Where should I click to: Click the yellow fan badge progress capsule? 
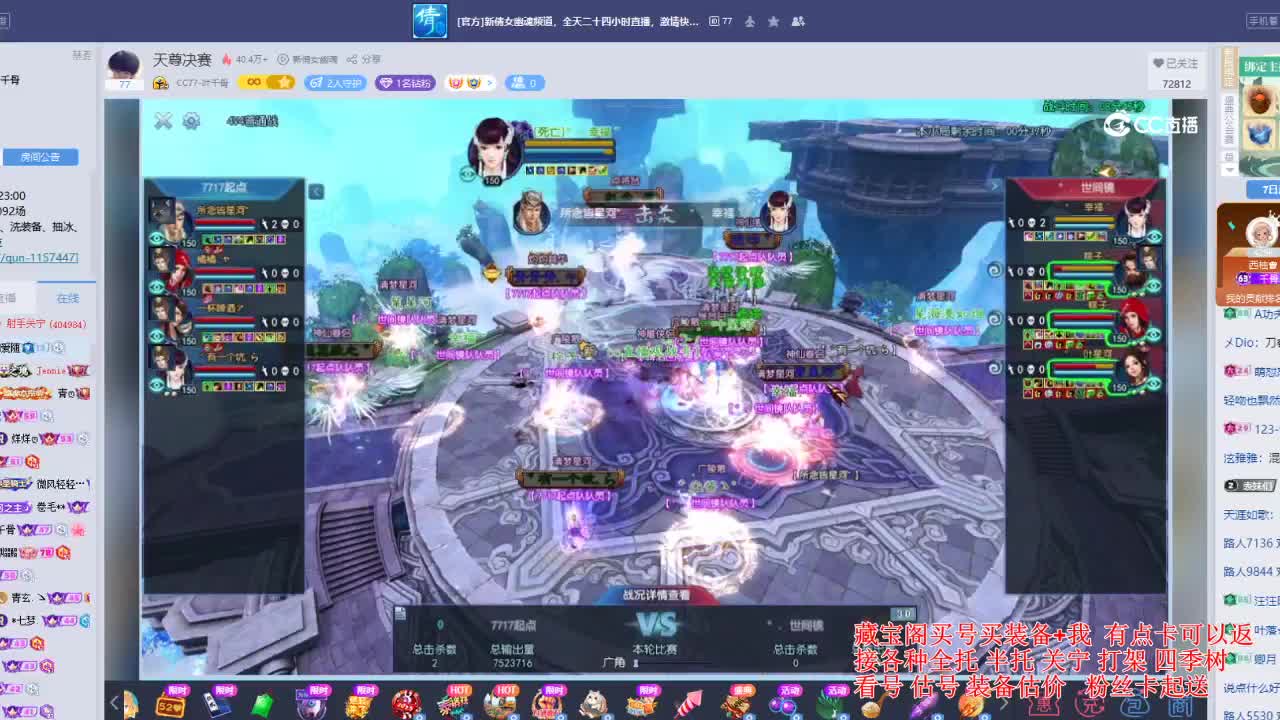(266, 83)
